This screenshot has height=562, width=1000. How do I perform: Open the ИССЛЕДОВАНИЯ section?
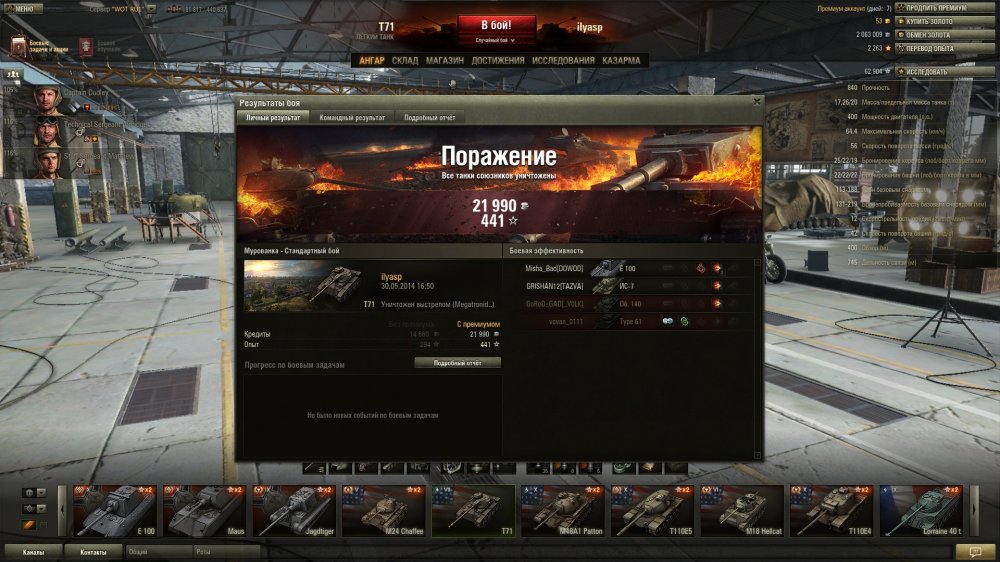[x=563, y=60]
